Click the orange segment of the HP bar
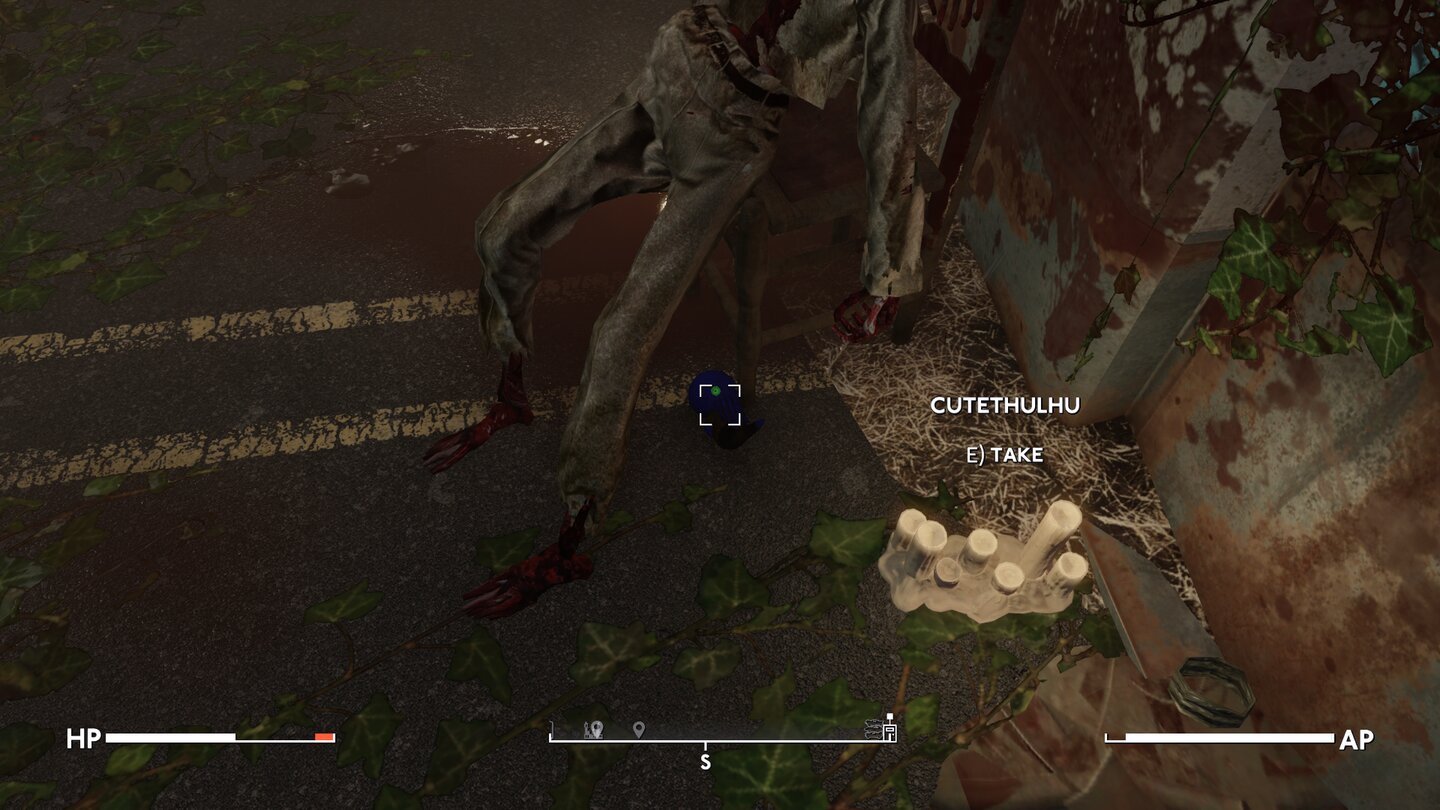The height and width of the screenshot is (810, 1440). (323, 738)
